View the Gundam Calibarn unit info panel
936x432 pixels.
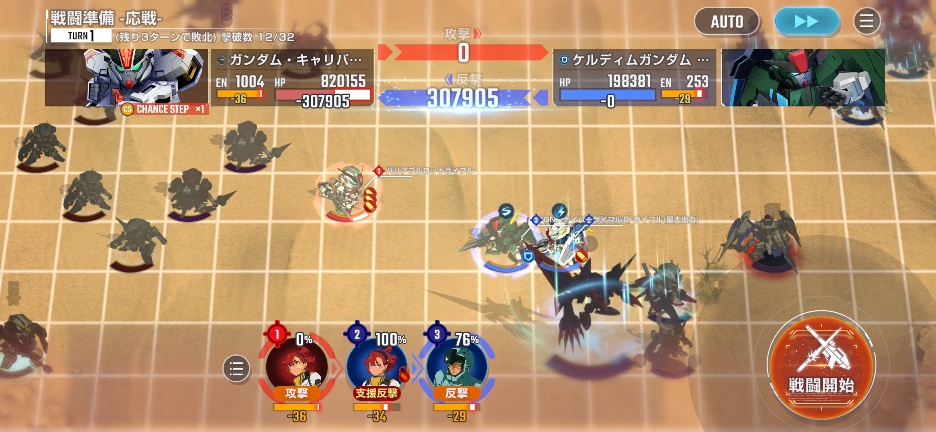(292, 78)
